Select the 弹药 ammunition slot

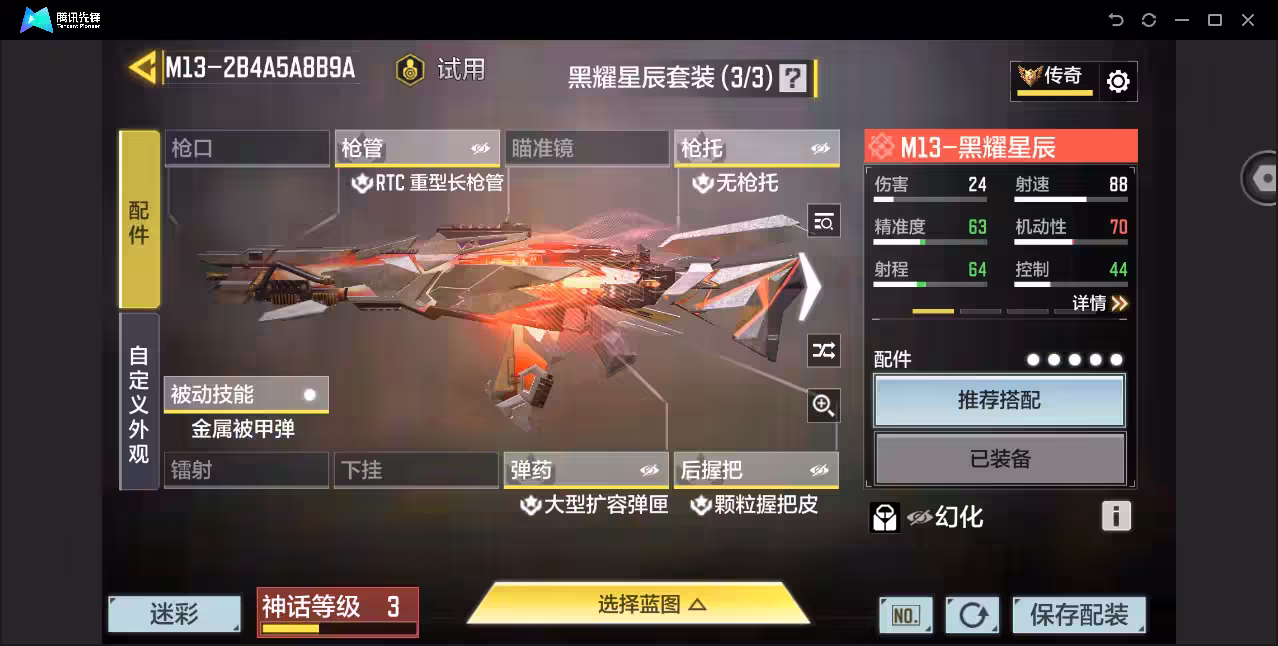coord(586,470)
